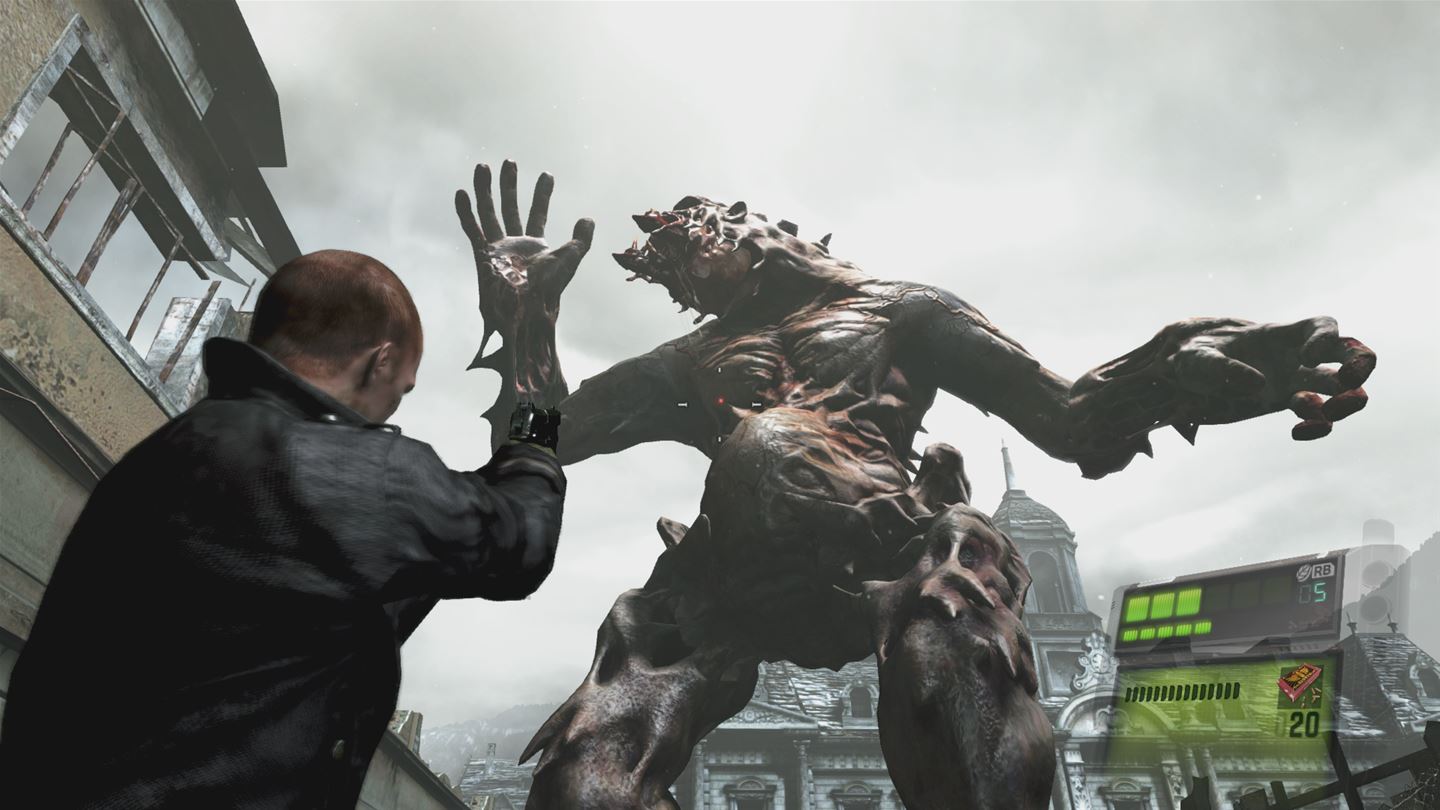Click the RB weapon-switch button prompt

click(x=1323, y=570)
